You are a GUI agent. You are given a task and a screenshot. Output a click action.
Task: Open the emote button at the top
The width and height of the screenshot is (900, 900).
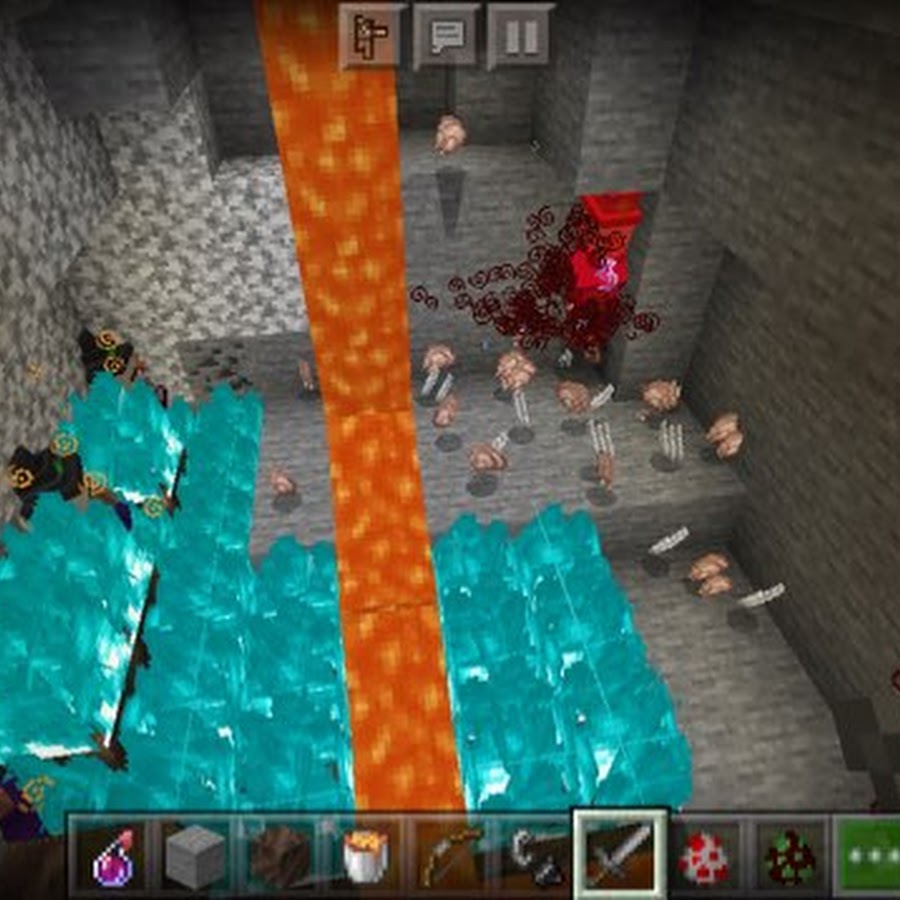[371, 36]
